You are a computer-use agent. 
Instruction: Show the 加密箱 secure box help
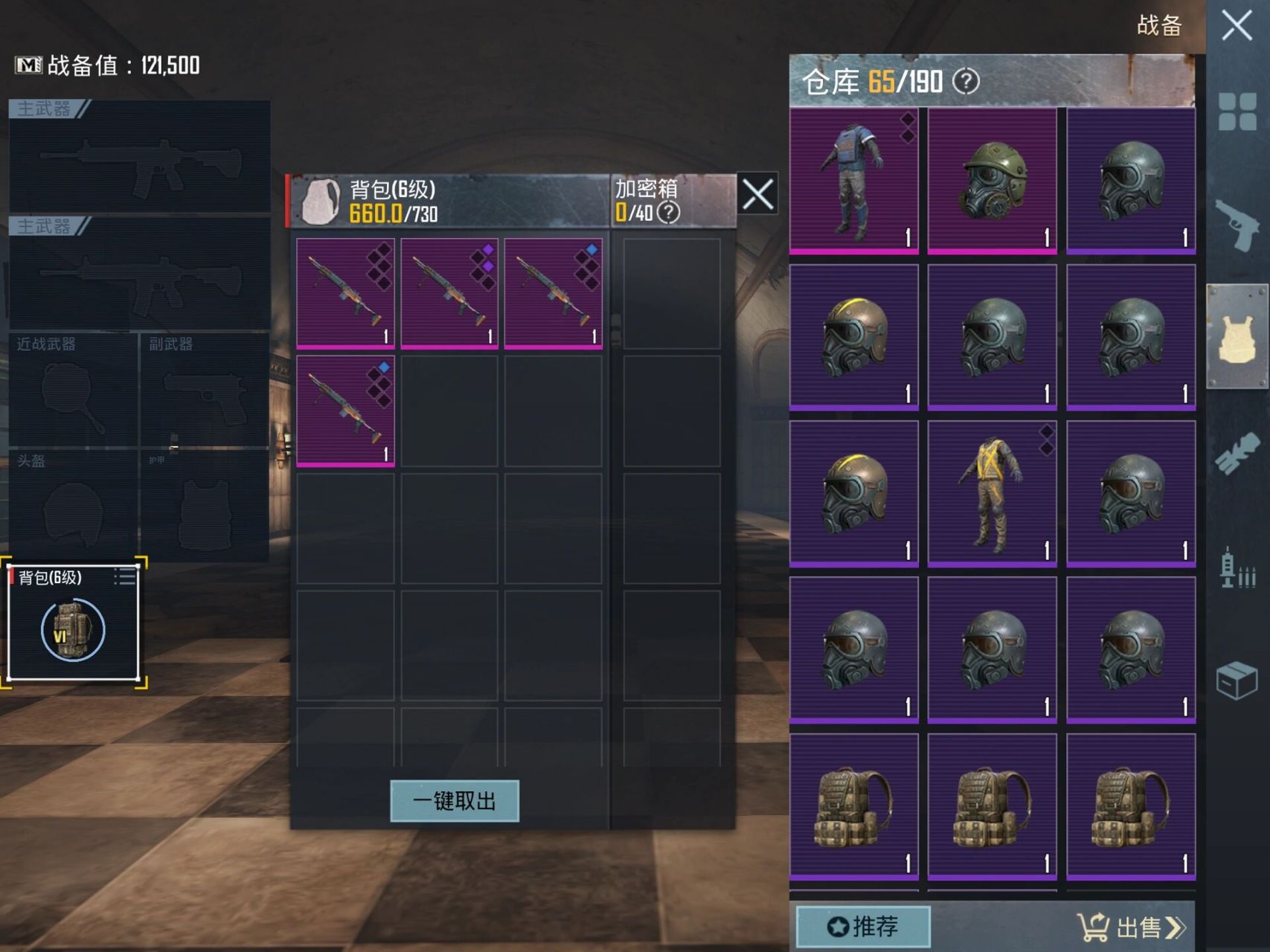click(x=669, y=213)
